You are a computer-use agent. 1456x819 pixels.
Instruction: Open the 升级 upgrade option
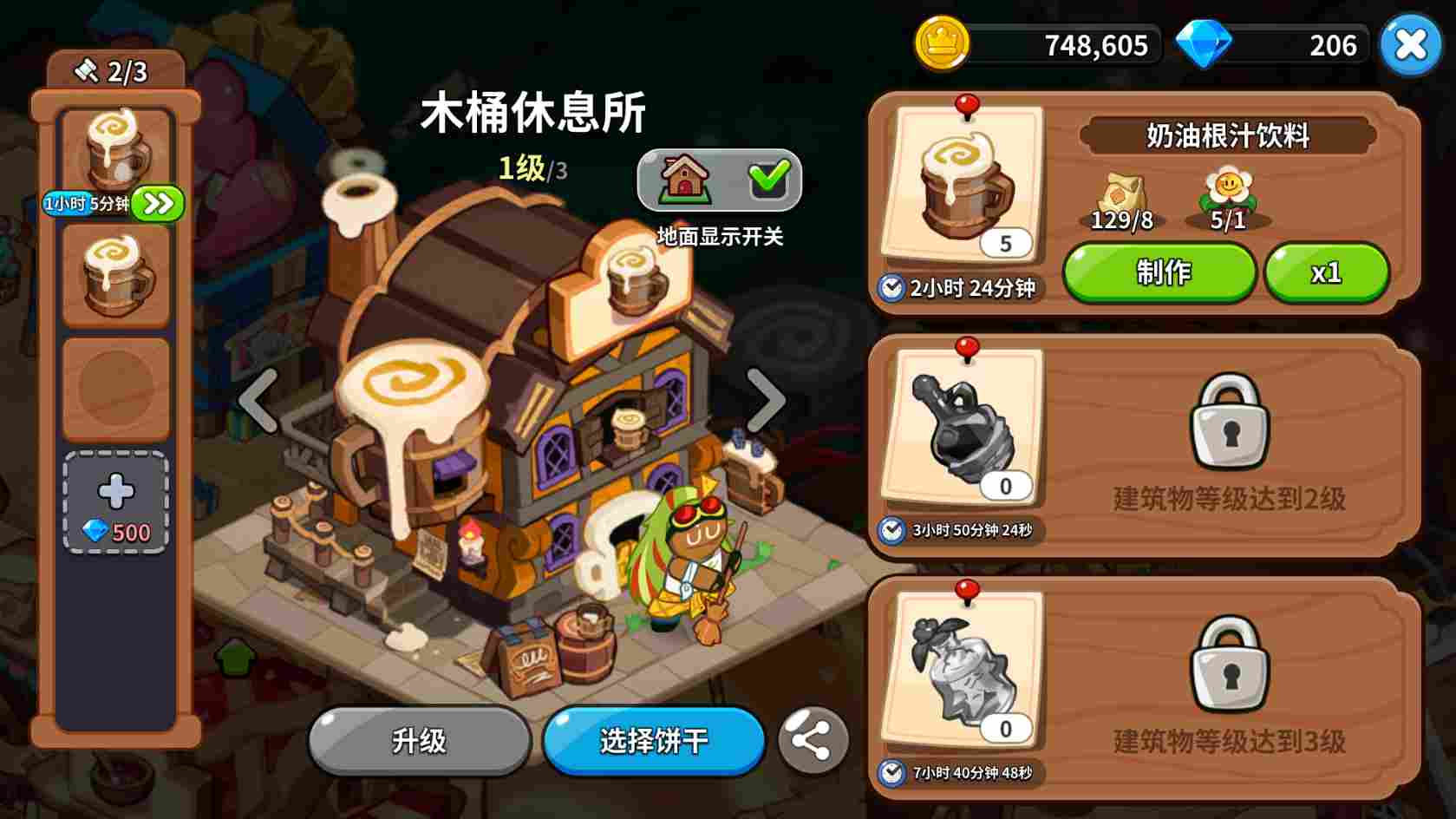[x=419, y=740]
